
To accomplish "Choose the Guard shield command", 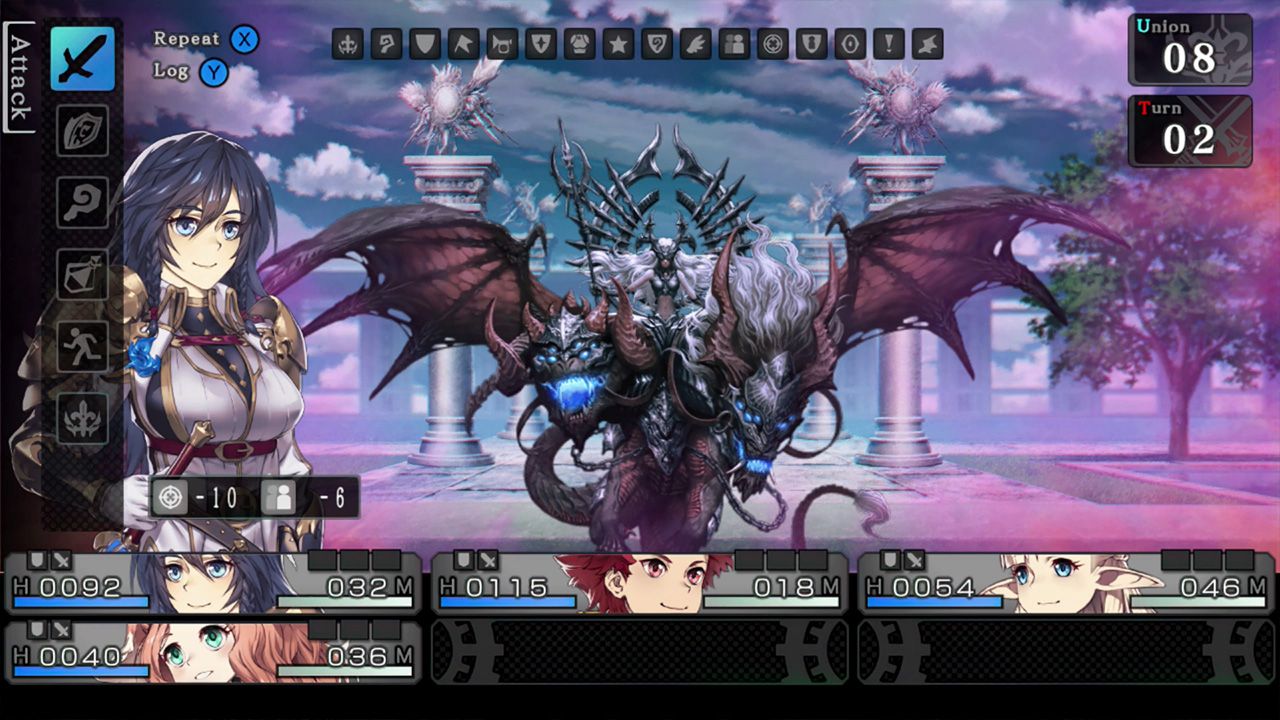I will point(83,132).
